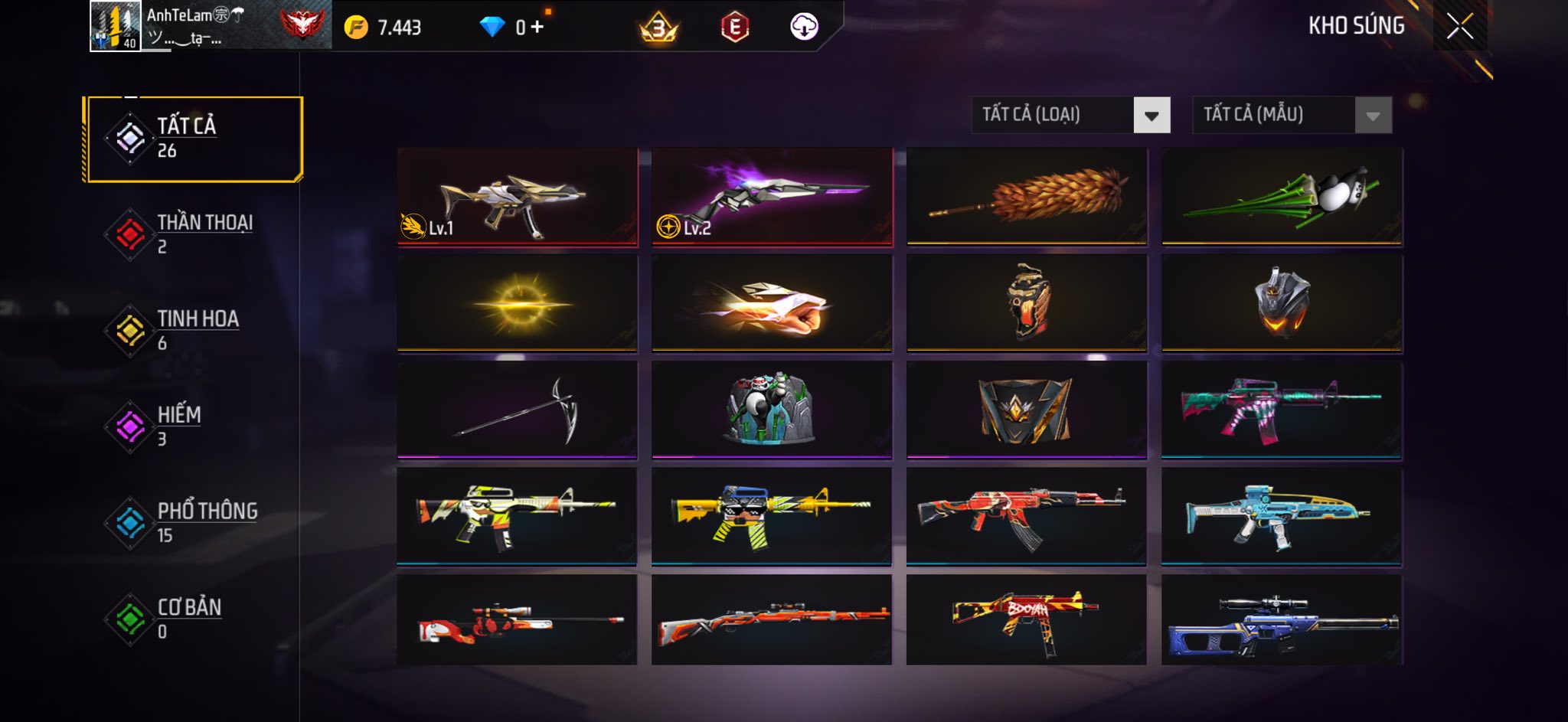The height and width of the screenshot is (722, 1568).
Task: Select the Tất Cả category tab
Action: (194, 139)
